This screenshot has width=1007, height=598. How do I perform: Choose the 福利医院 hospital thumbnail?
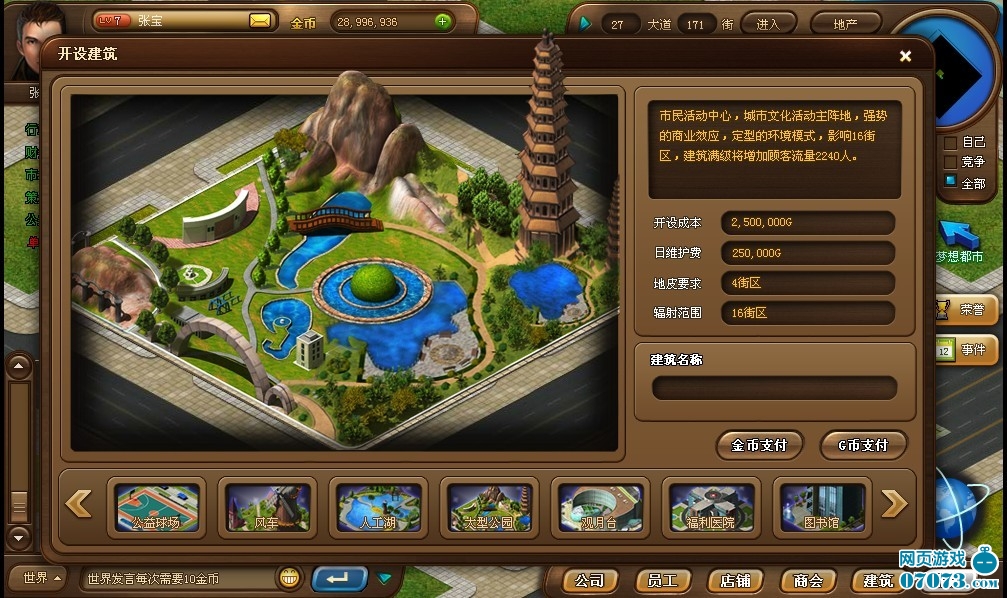[x=711, y=507]
